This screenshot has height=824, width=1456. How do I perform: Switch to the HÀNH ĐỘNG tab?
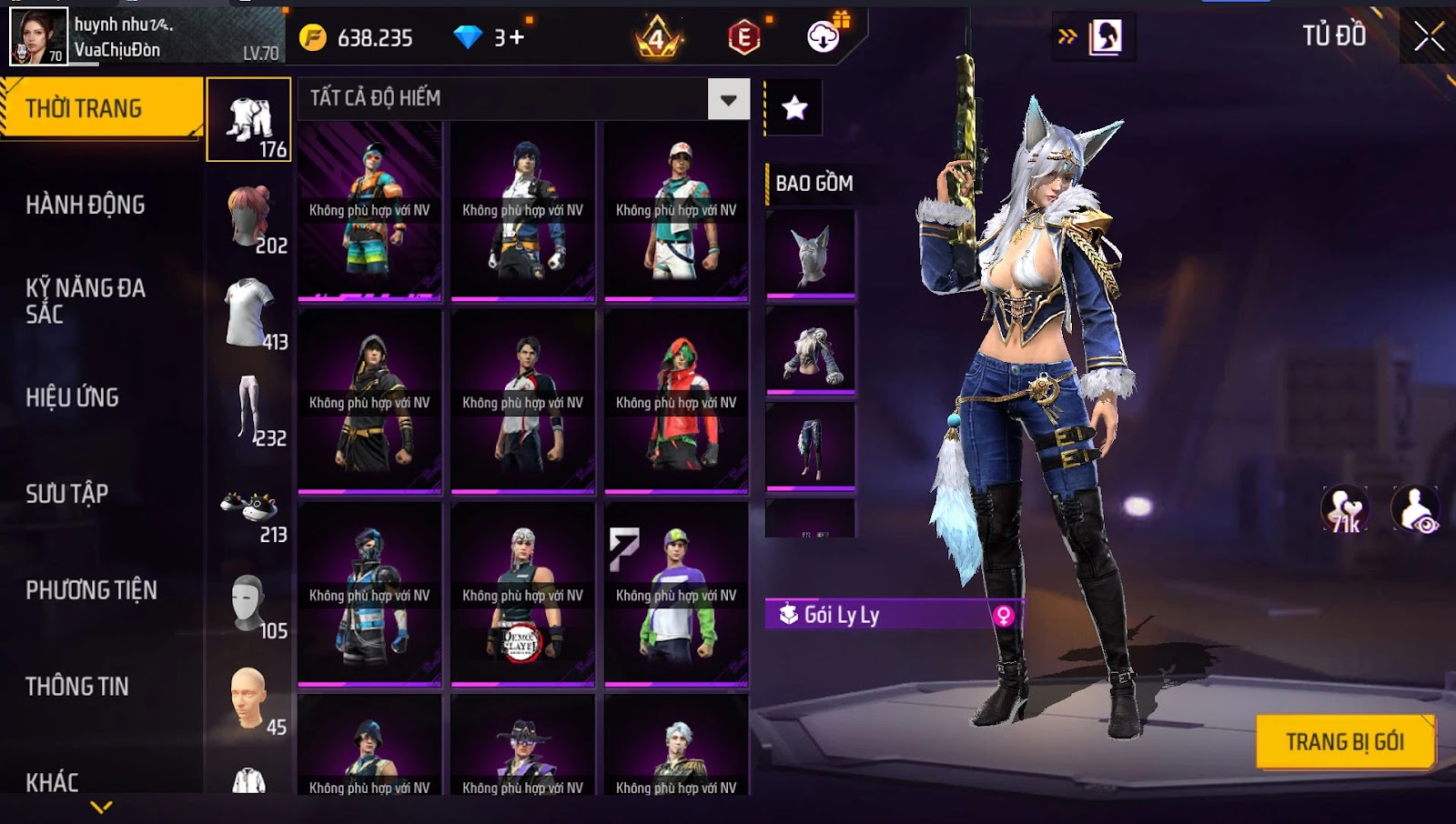[86, 206]
